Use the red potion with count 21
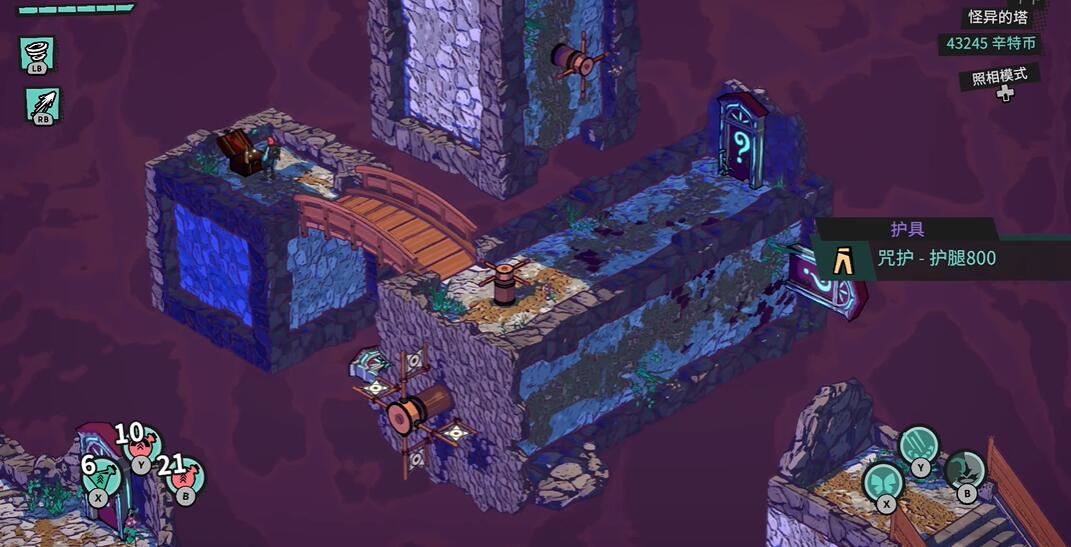The width and height of the screenshot is (1071, 547). (x=185, y=475)
